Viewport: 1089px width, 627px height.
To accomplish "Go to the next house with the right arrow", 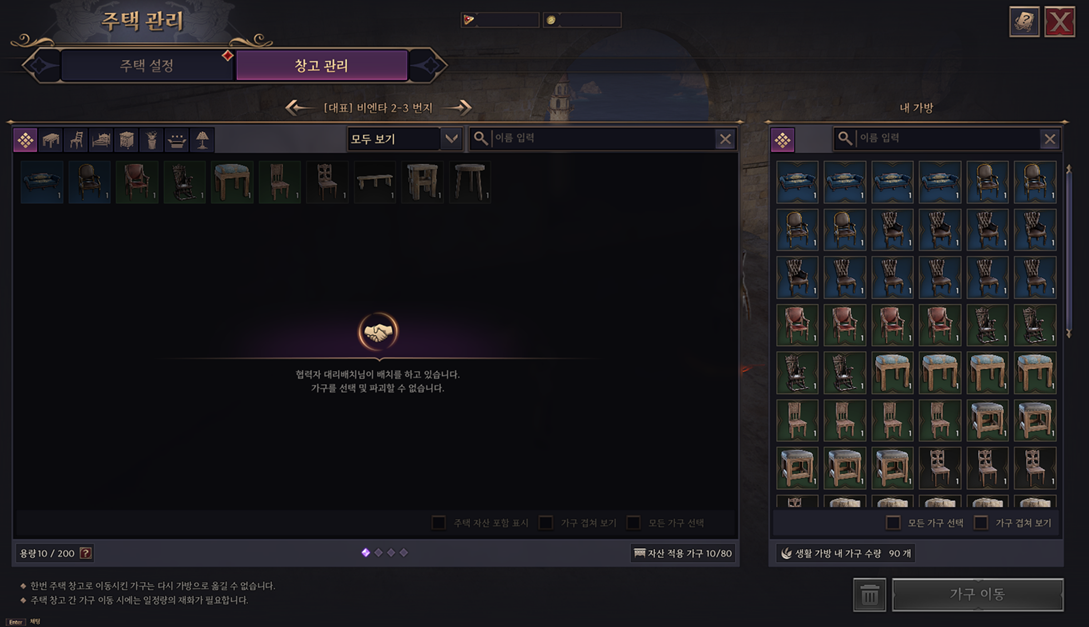I will click(458, 107).
